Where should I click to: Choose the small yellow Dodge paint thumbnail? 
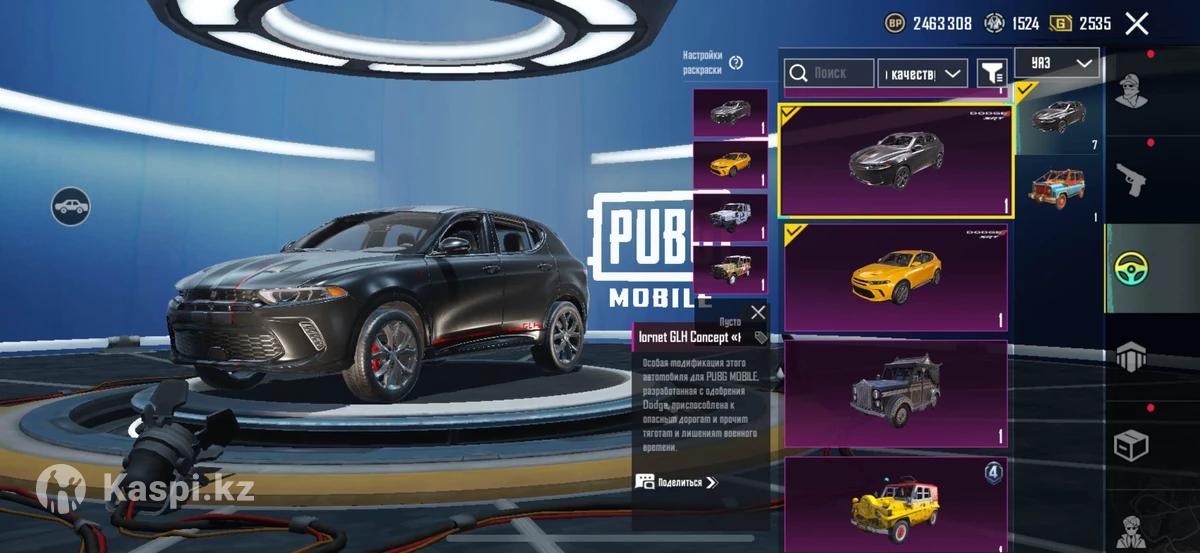click(730, 164)
